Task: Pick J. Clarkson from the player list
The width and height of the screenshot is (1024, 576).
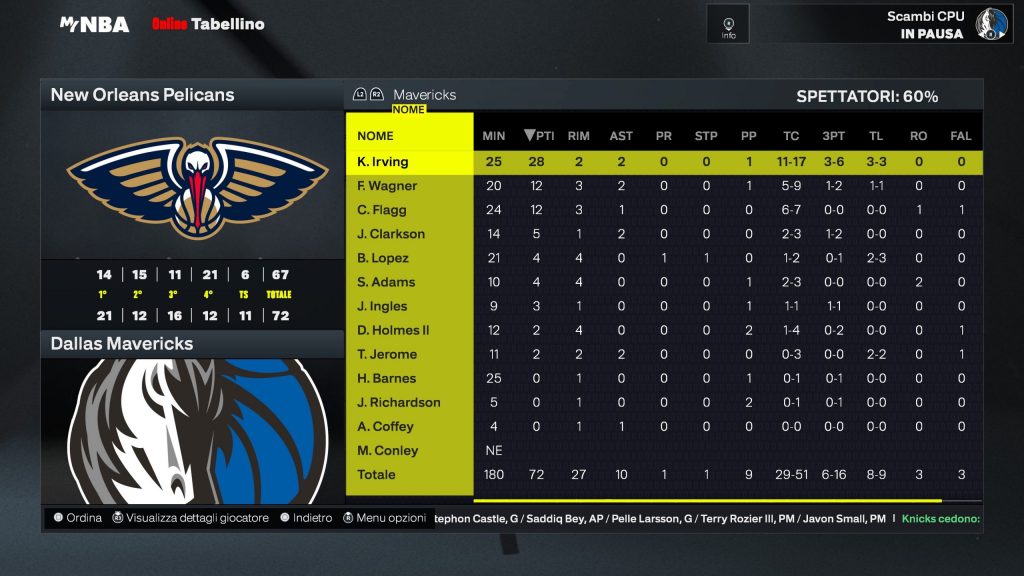Action: [391, 234]
